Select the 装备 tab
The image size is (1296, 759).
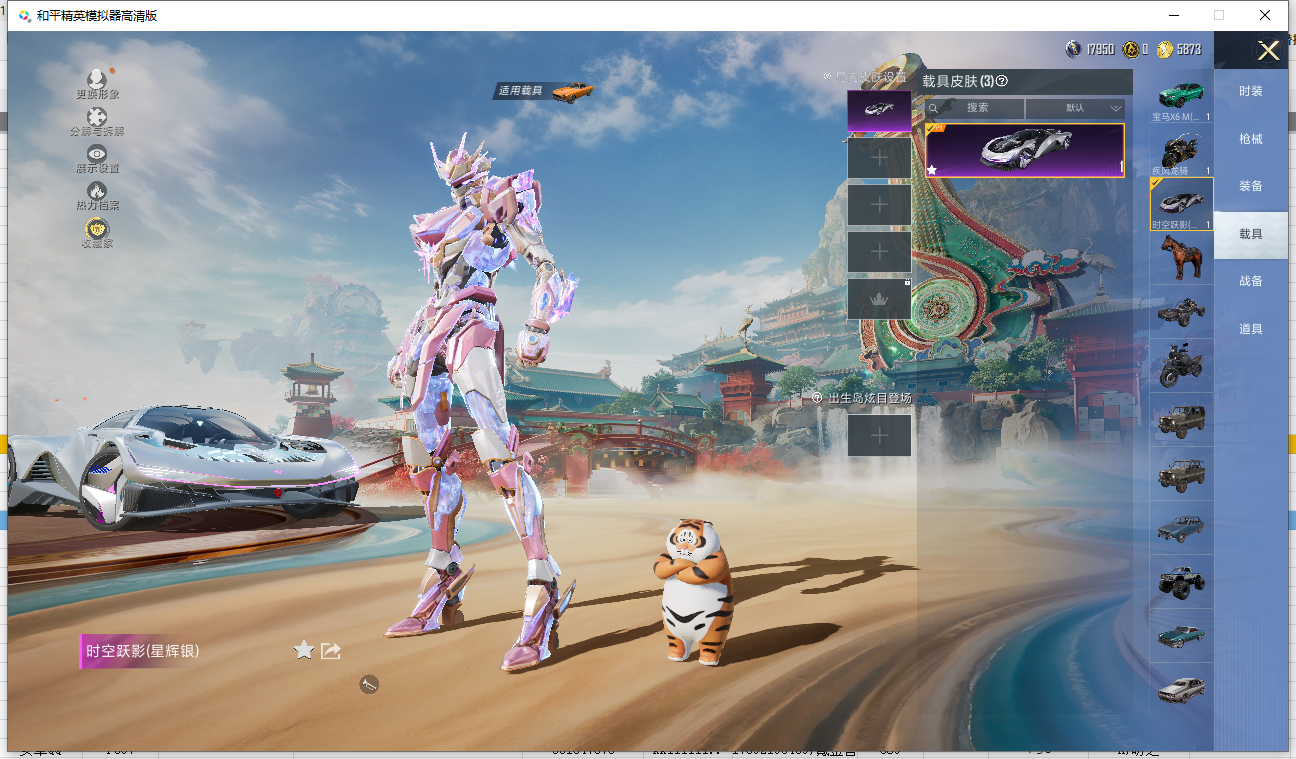pos(1250,186)
